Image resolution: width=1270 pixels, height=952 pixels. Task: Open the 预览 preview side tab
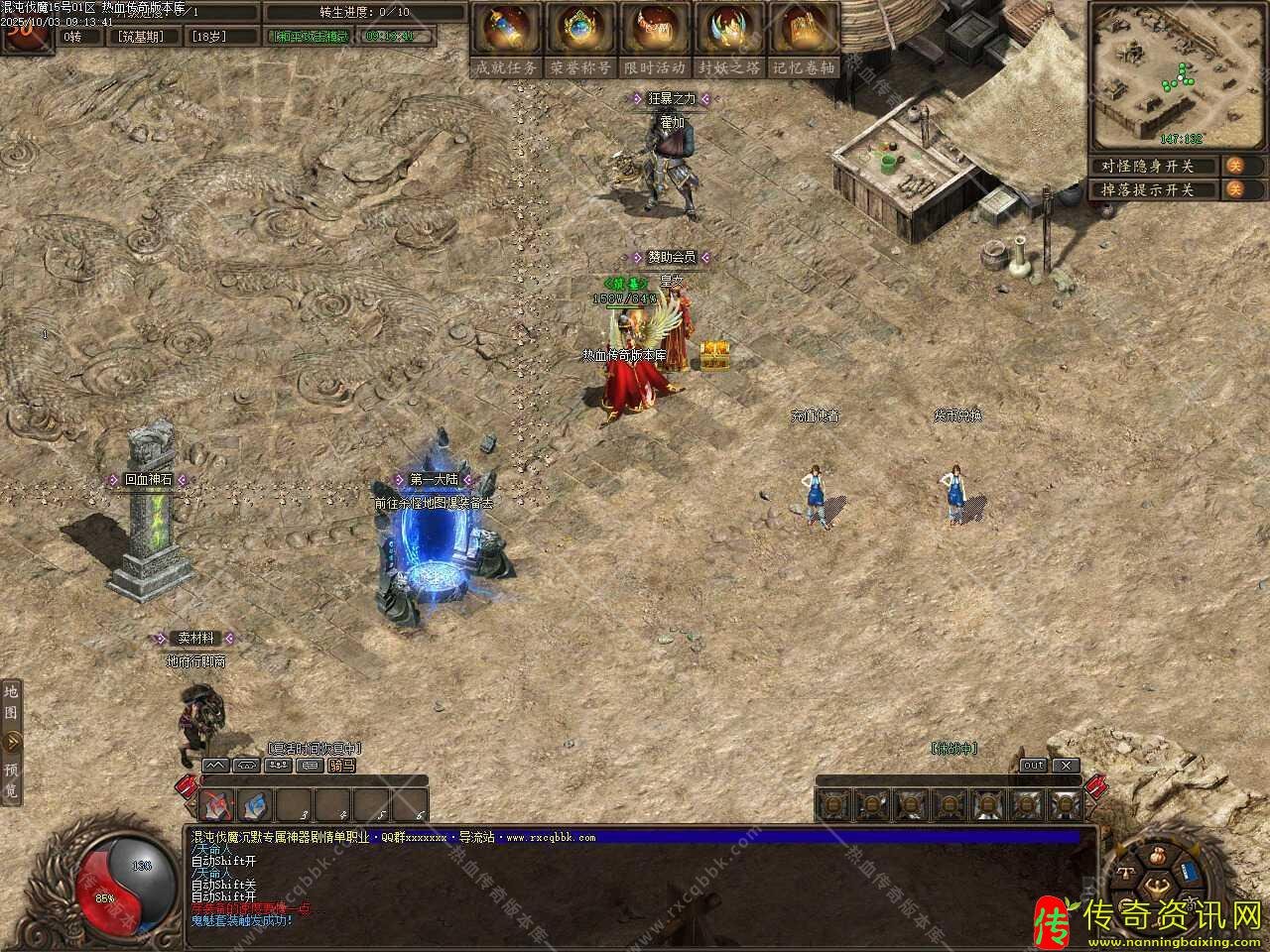(x=12, y=780)
